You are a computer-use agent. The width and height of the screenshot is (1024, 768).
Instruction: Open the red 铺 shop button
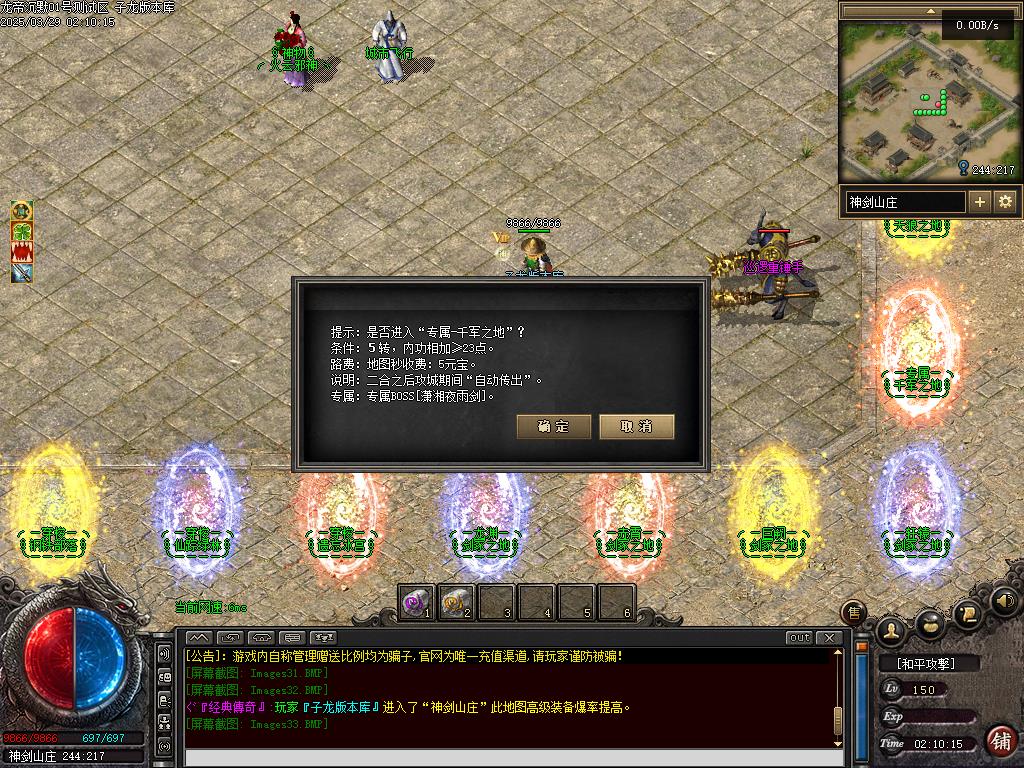click(1000, 741)
